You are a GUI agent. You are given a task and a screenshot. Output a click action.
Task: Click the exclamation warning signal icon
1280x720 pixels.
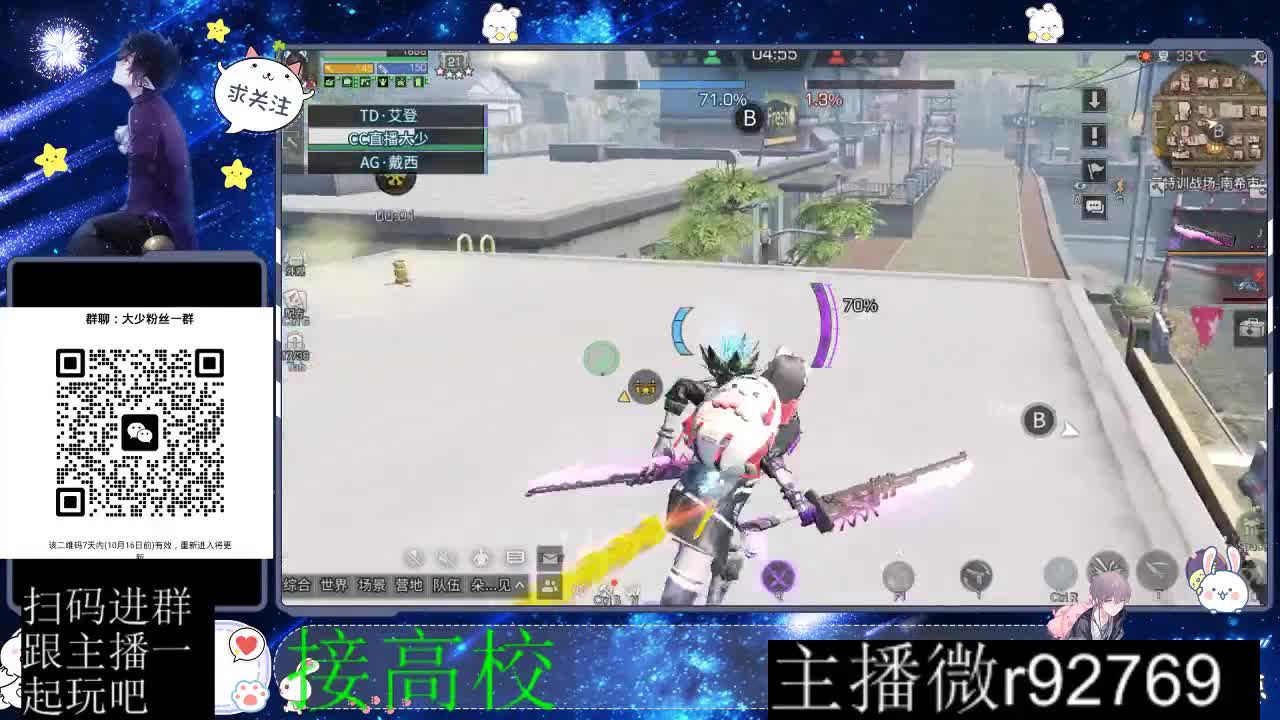click(x=1092, y=136)
